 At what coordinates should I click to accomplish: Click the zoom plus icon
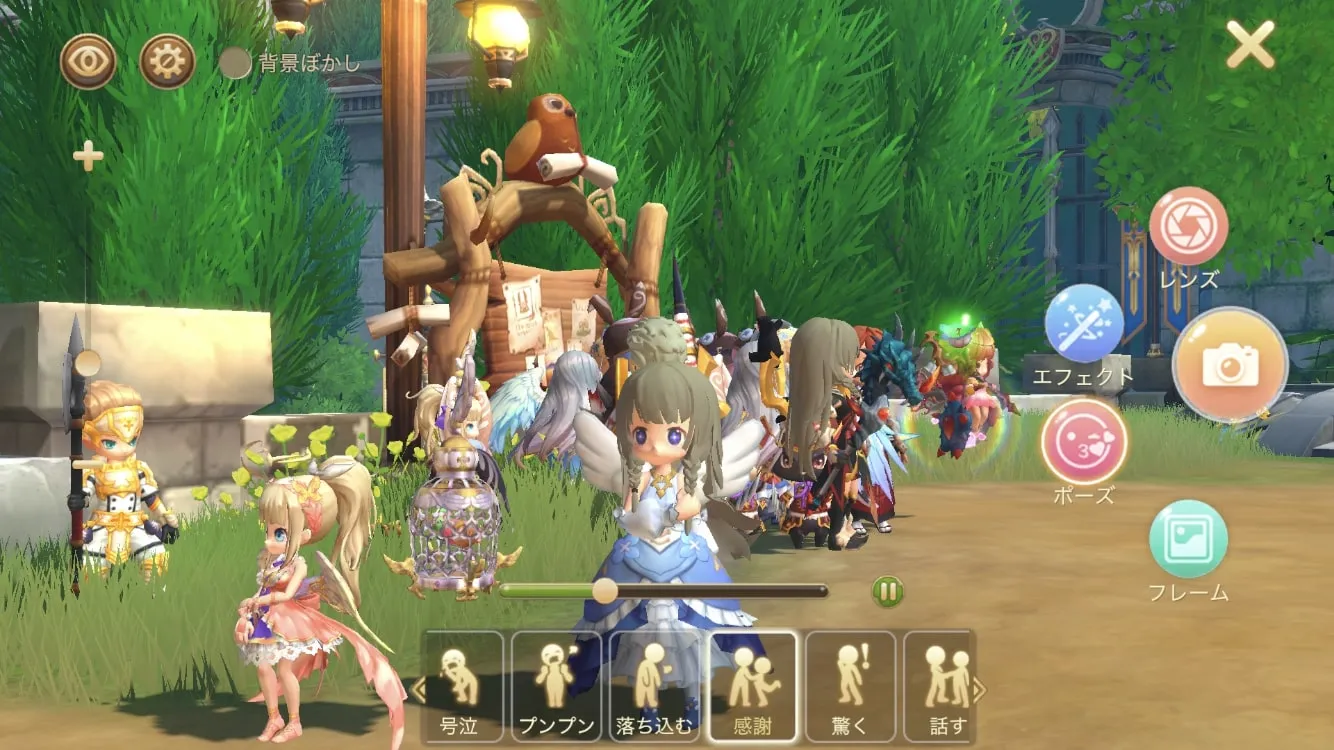pos(88,156)
